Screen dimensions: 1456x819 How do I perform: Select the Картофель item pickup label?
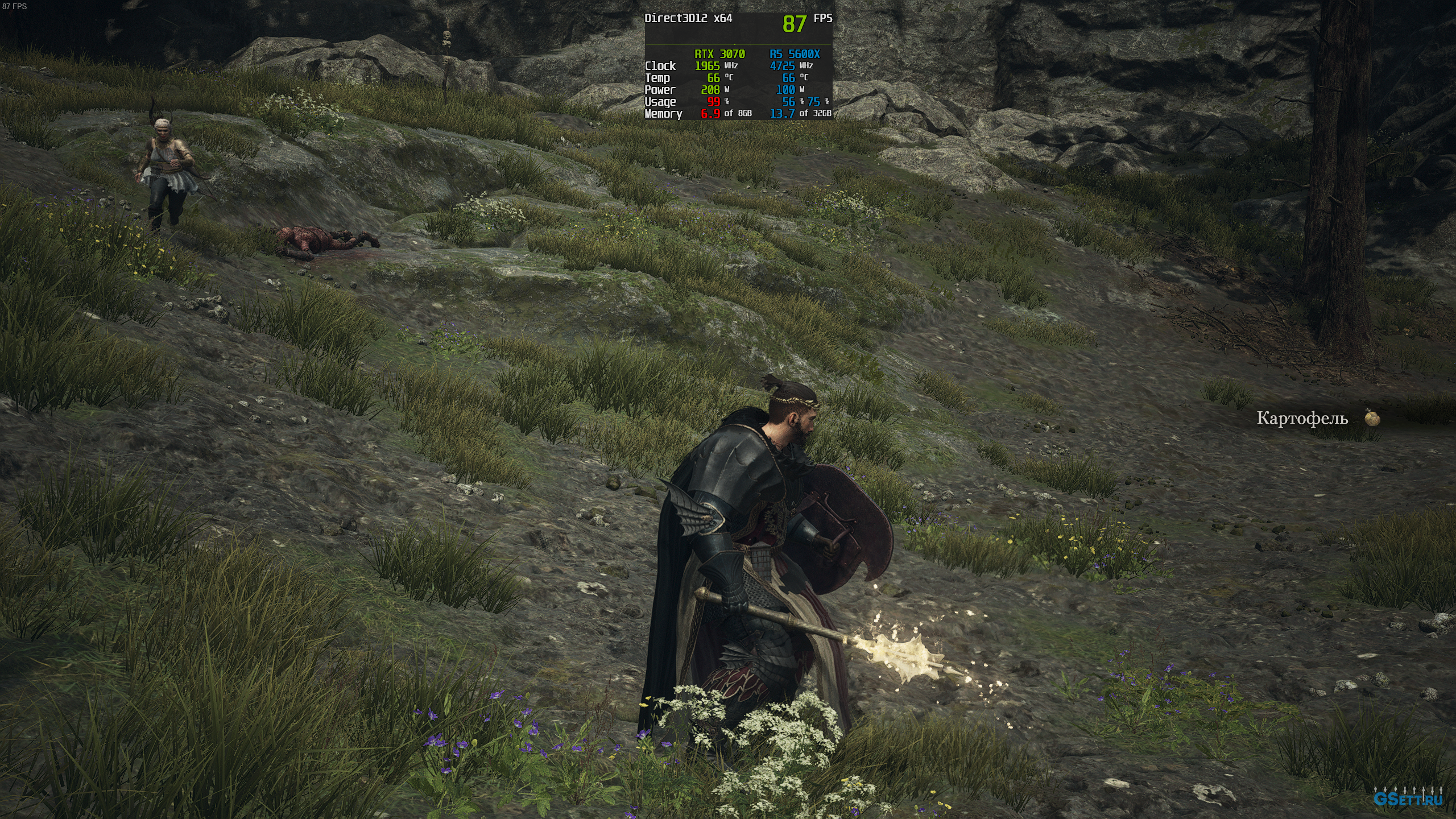pyautogui.click(x=1302, y=419)
